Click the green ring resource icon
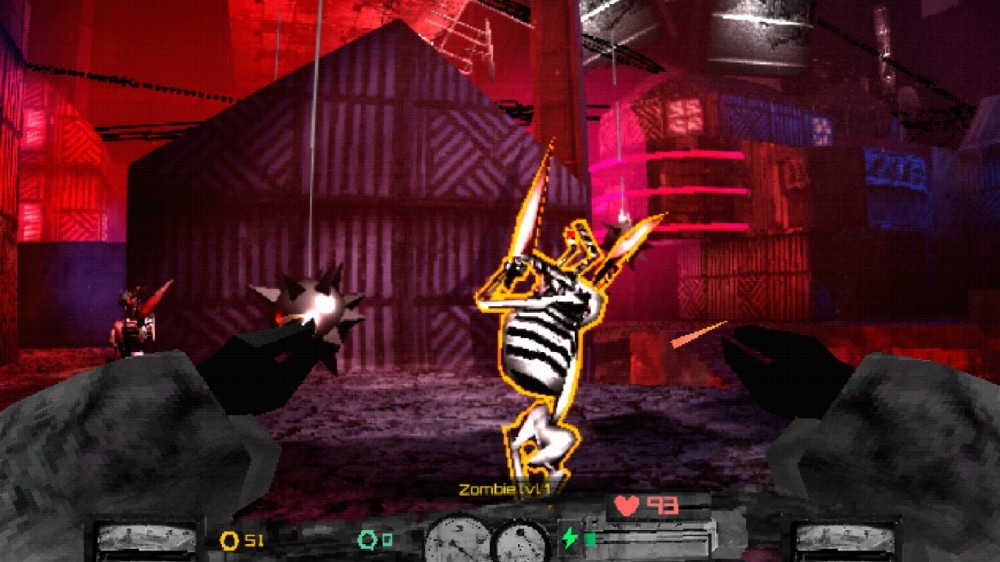Image resolution: width=1000 pixels, height=562 pixels. 366,541
